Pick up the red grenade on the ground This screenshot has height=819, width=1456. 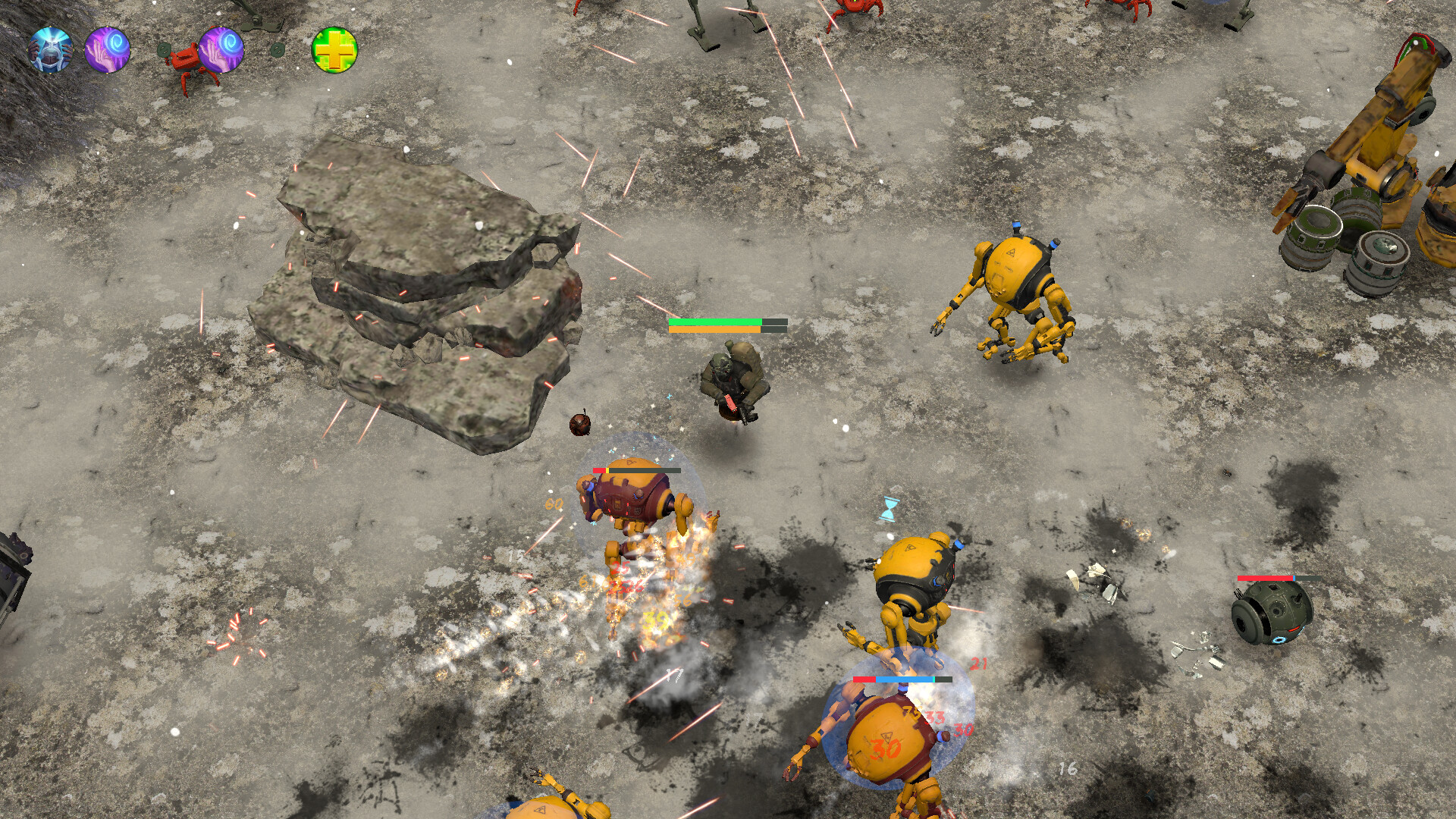pos(579,426)
